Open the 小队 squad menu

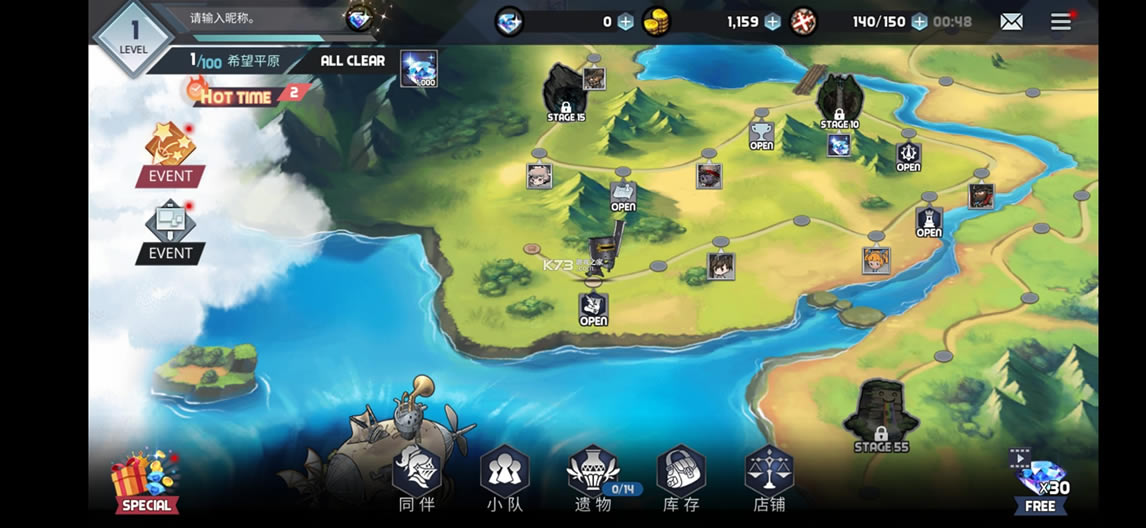point(504,478)
